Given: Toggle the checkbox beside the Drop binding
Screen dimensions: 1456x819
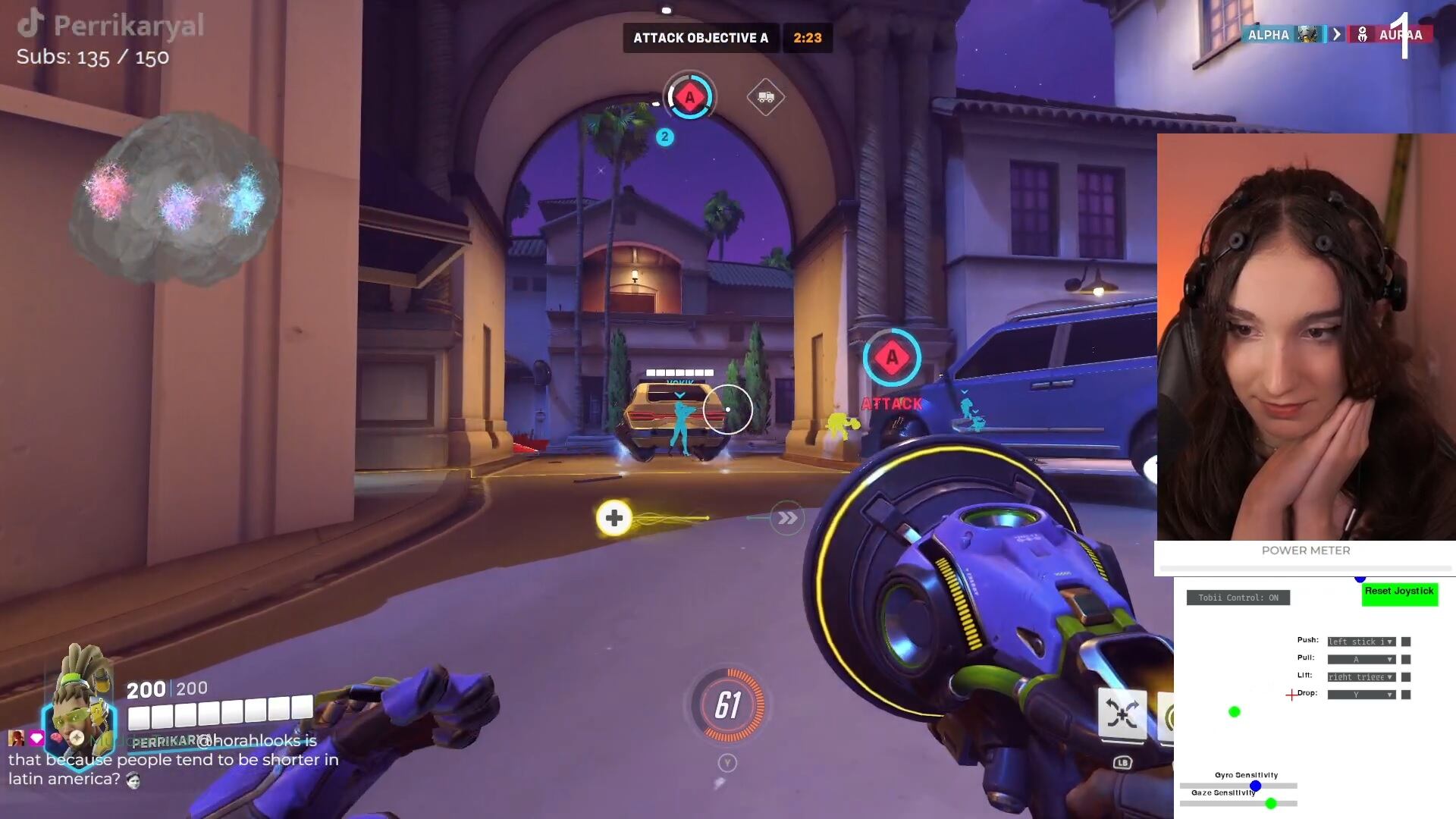Looking at the screenshot, I should [x=1407, y=695].
